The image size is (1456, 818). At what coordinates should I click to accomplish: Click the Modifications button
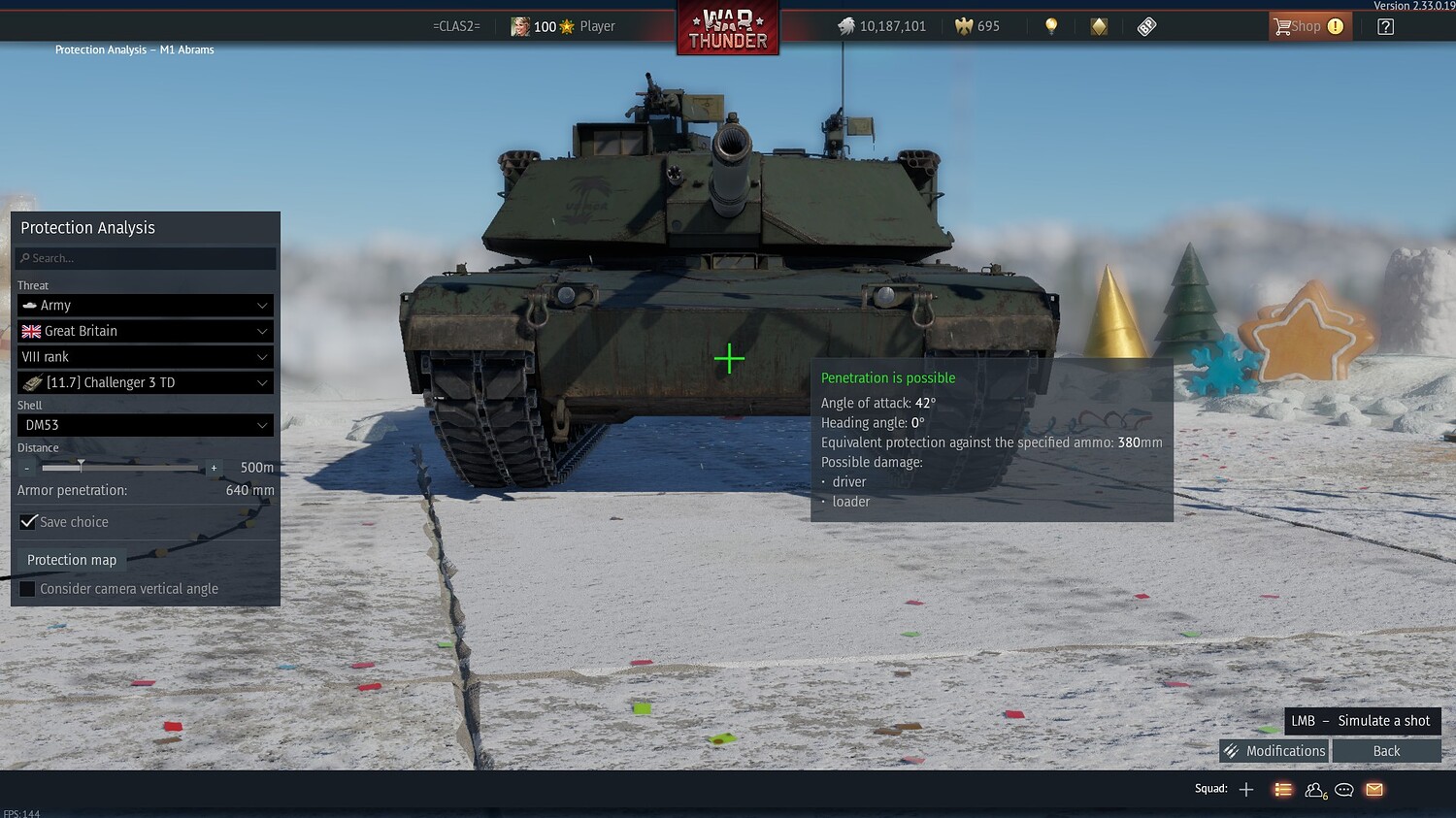(x=1274, y=750)
